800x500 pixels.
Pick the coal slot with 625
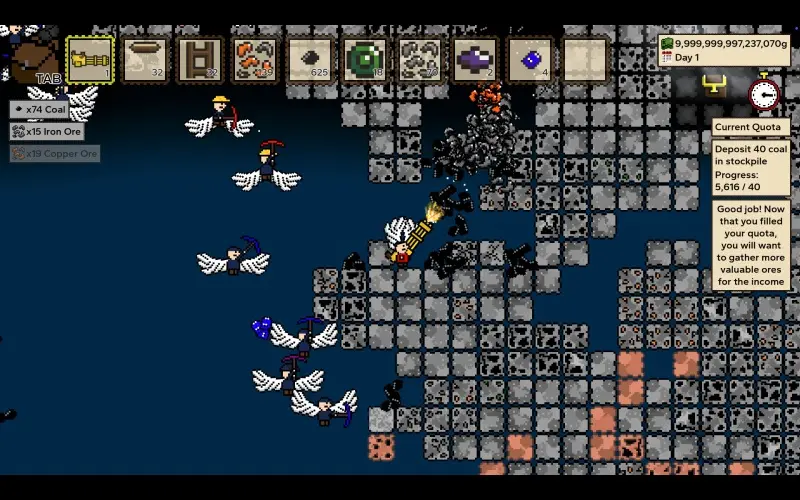pos(311,59)
